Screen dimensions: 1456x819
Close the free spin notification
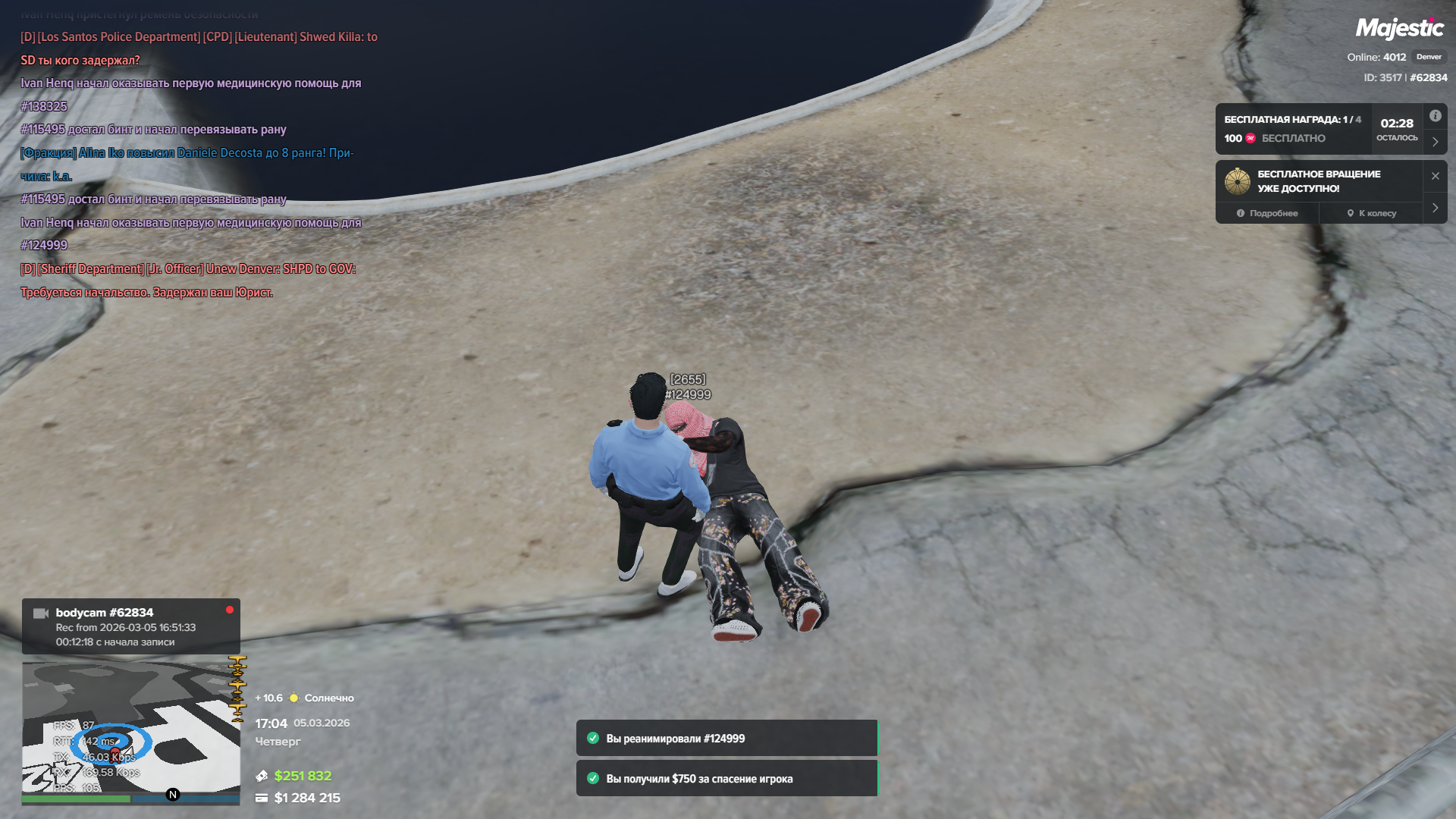(x=1435, y=176)
